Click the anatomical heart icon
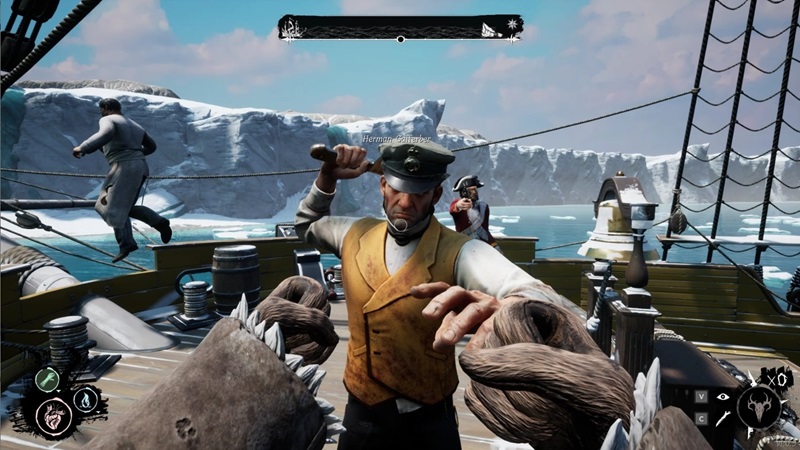The height and width of the screenshot is (450, 800). [x=53, y=416]
